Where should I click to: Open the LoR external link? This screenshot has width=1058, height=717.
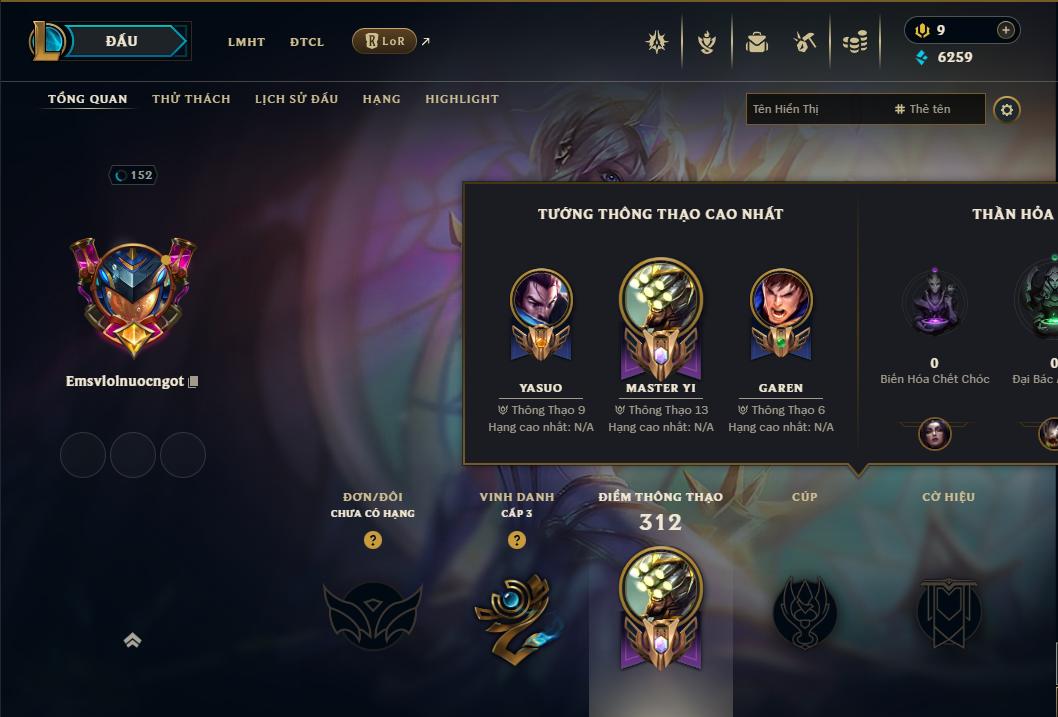(x=385, y=42)
